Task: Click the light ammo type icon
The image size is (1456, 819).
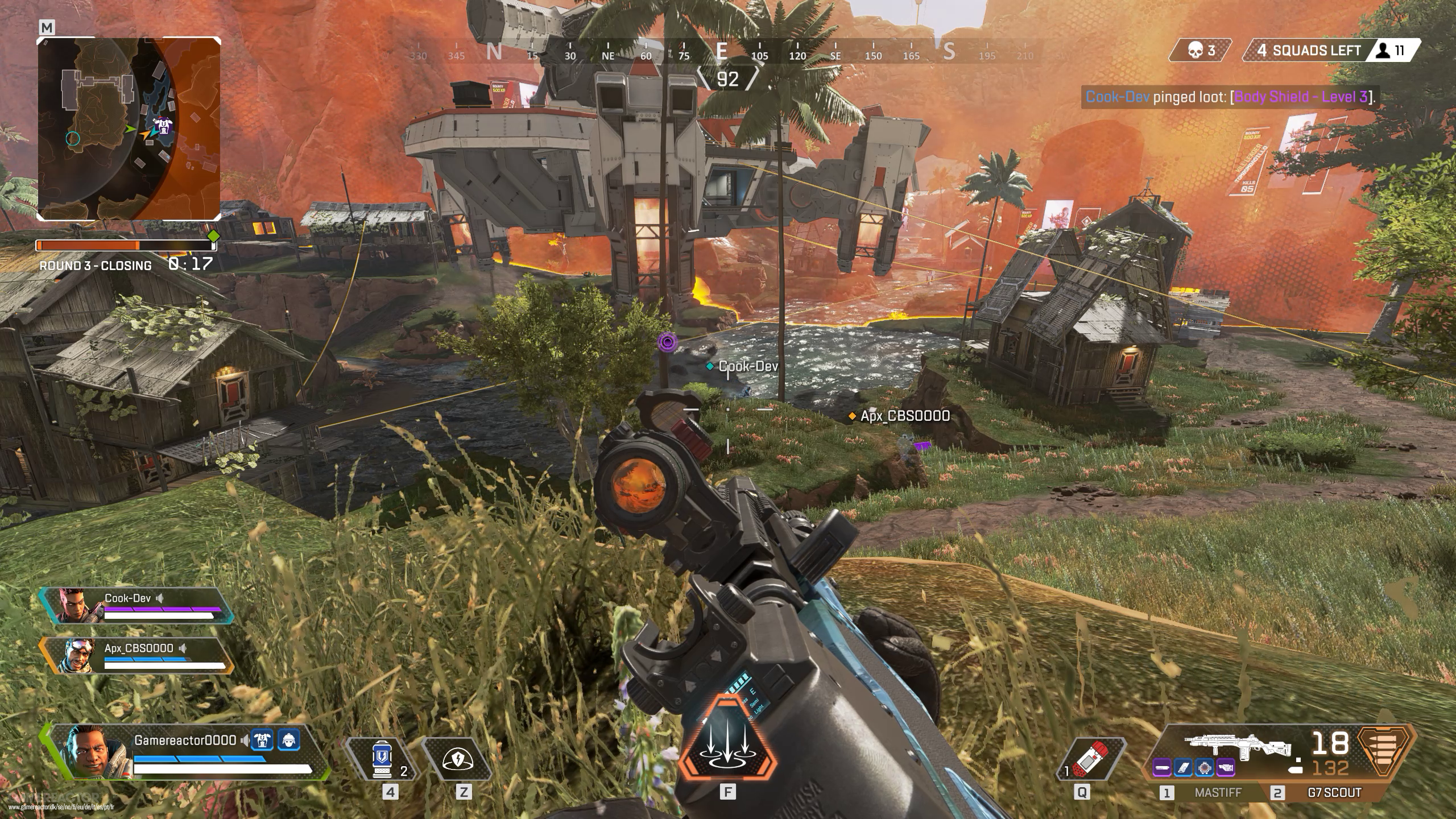Action: pyautogui.click(x=1385, y=751)
